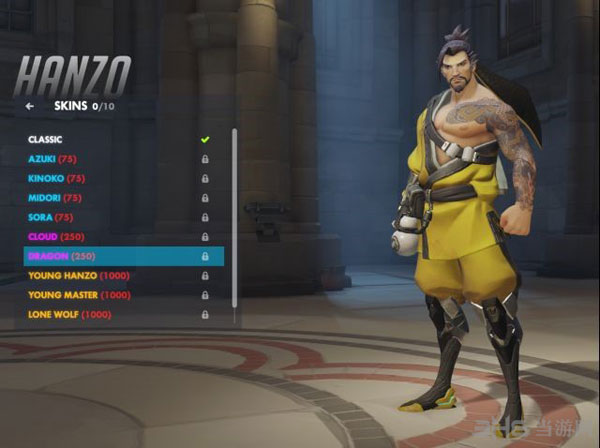Select the Cloud skin for 250
This screenshot has height=448, width=600.
(56, 237)
